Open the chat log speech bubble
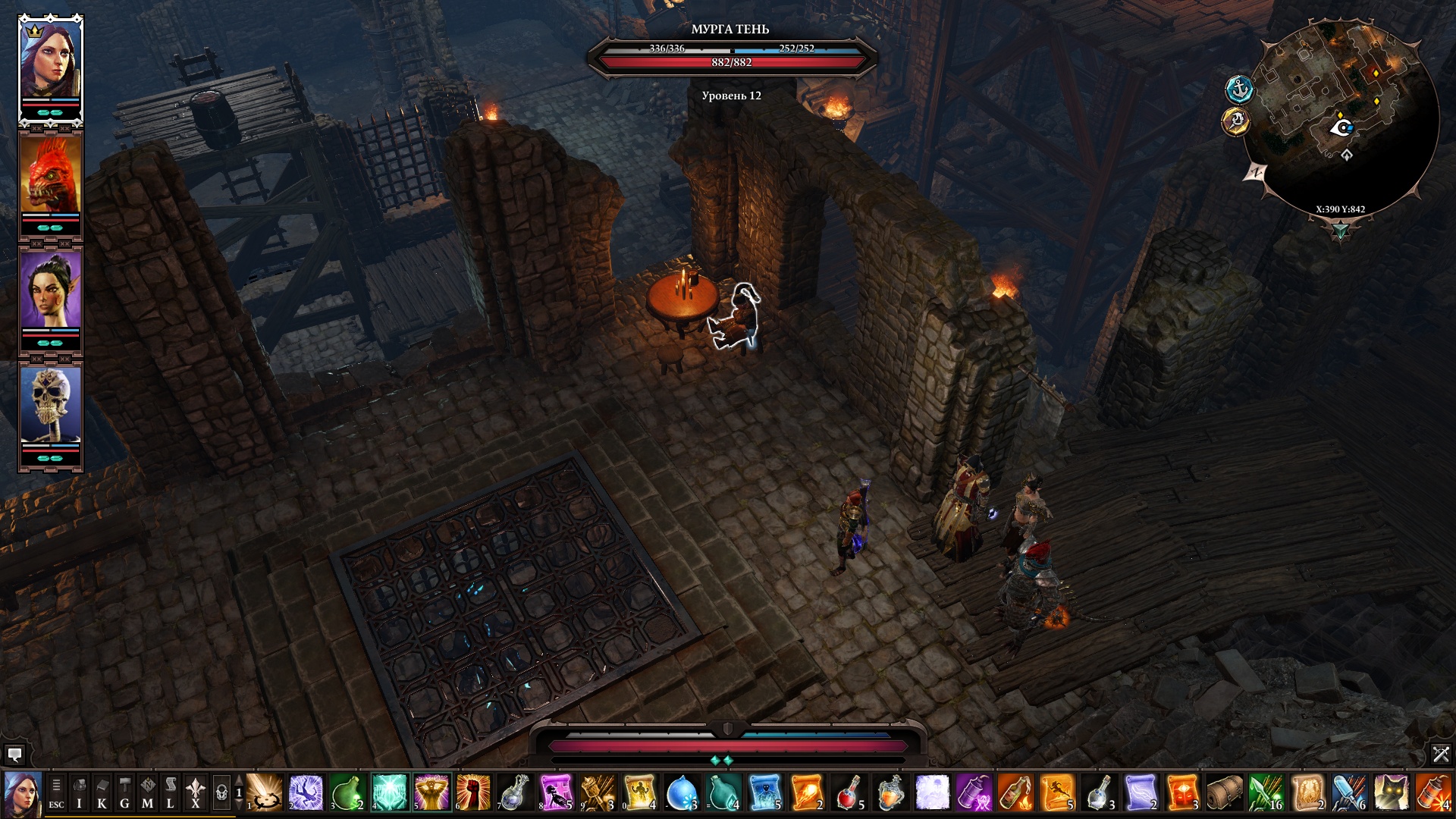 14,755
